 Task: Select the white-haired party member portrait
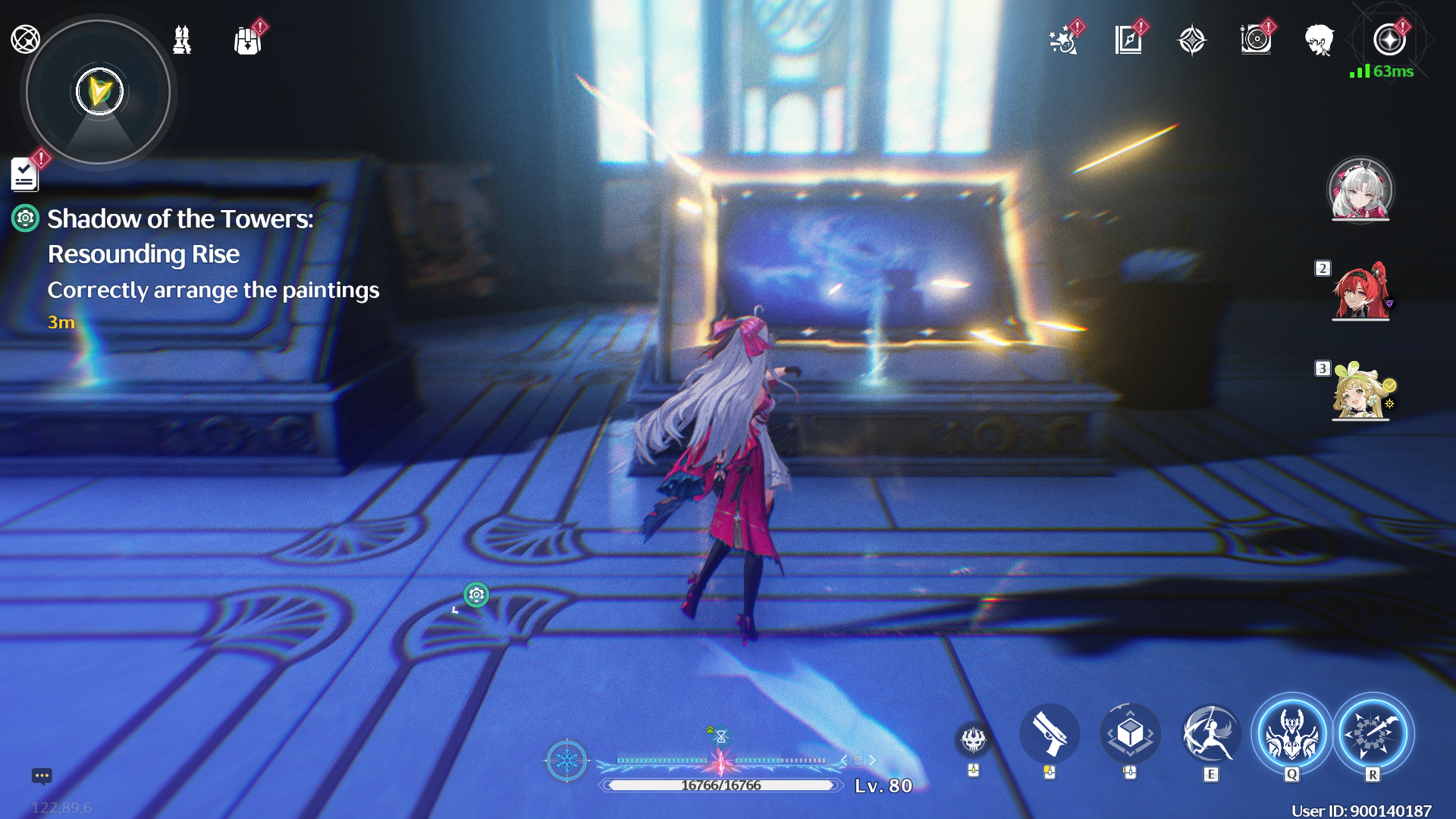(x=1360, y=190)
